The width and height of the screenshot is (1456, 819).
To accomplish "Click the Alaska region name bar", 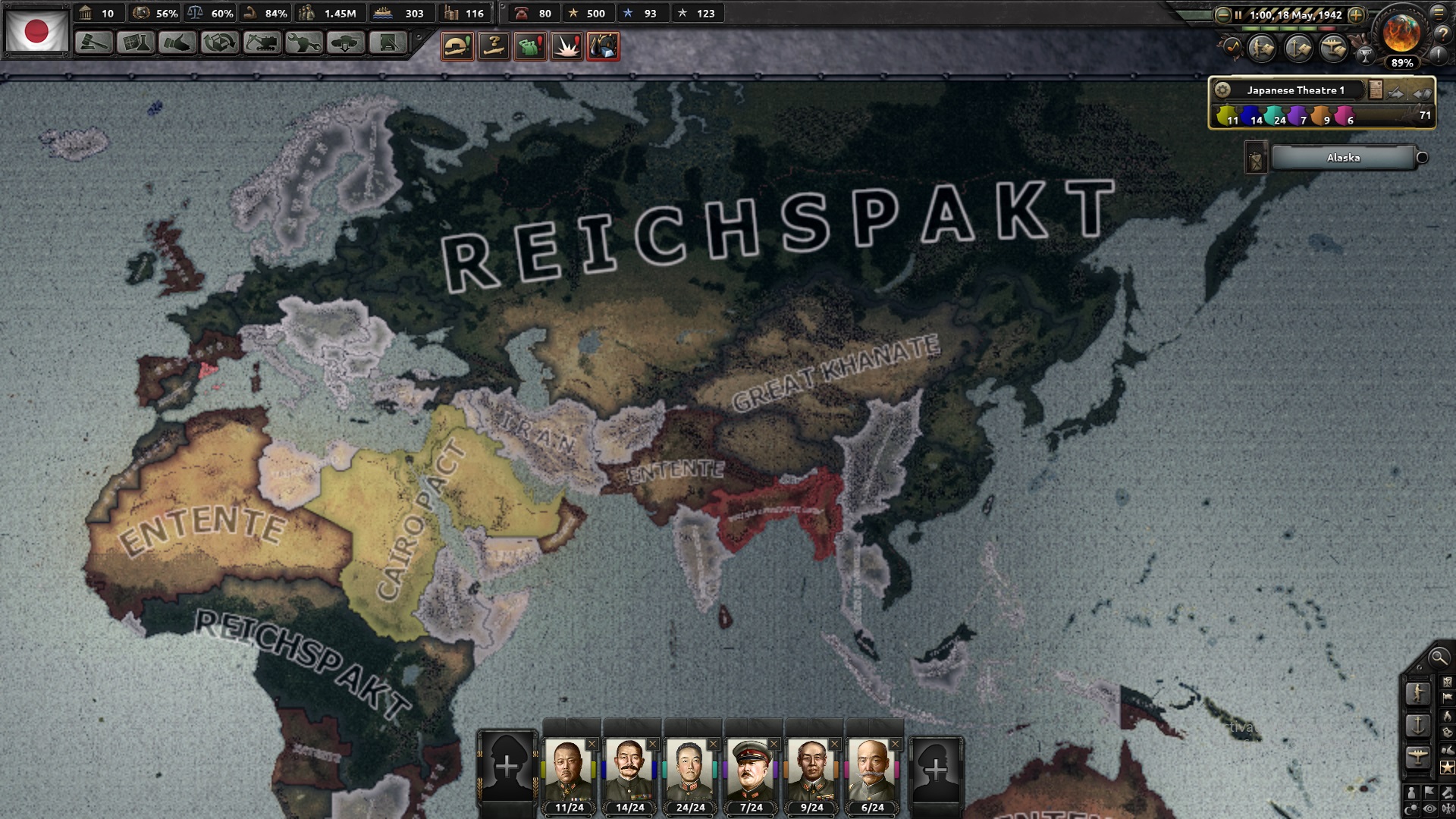I will coord(1342,158).
